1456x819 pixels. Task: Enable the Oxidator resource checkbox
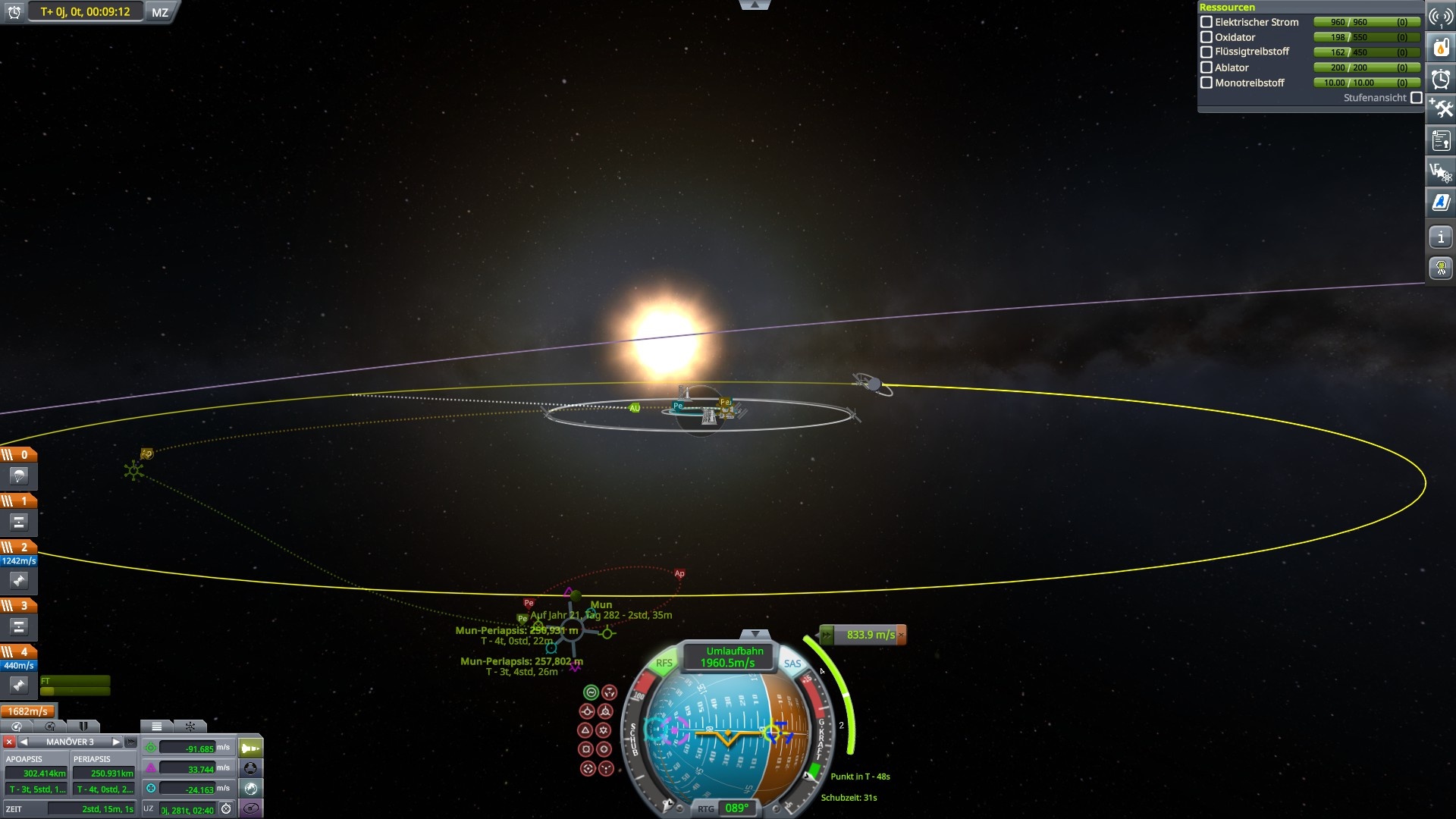point(1207,37)
